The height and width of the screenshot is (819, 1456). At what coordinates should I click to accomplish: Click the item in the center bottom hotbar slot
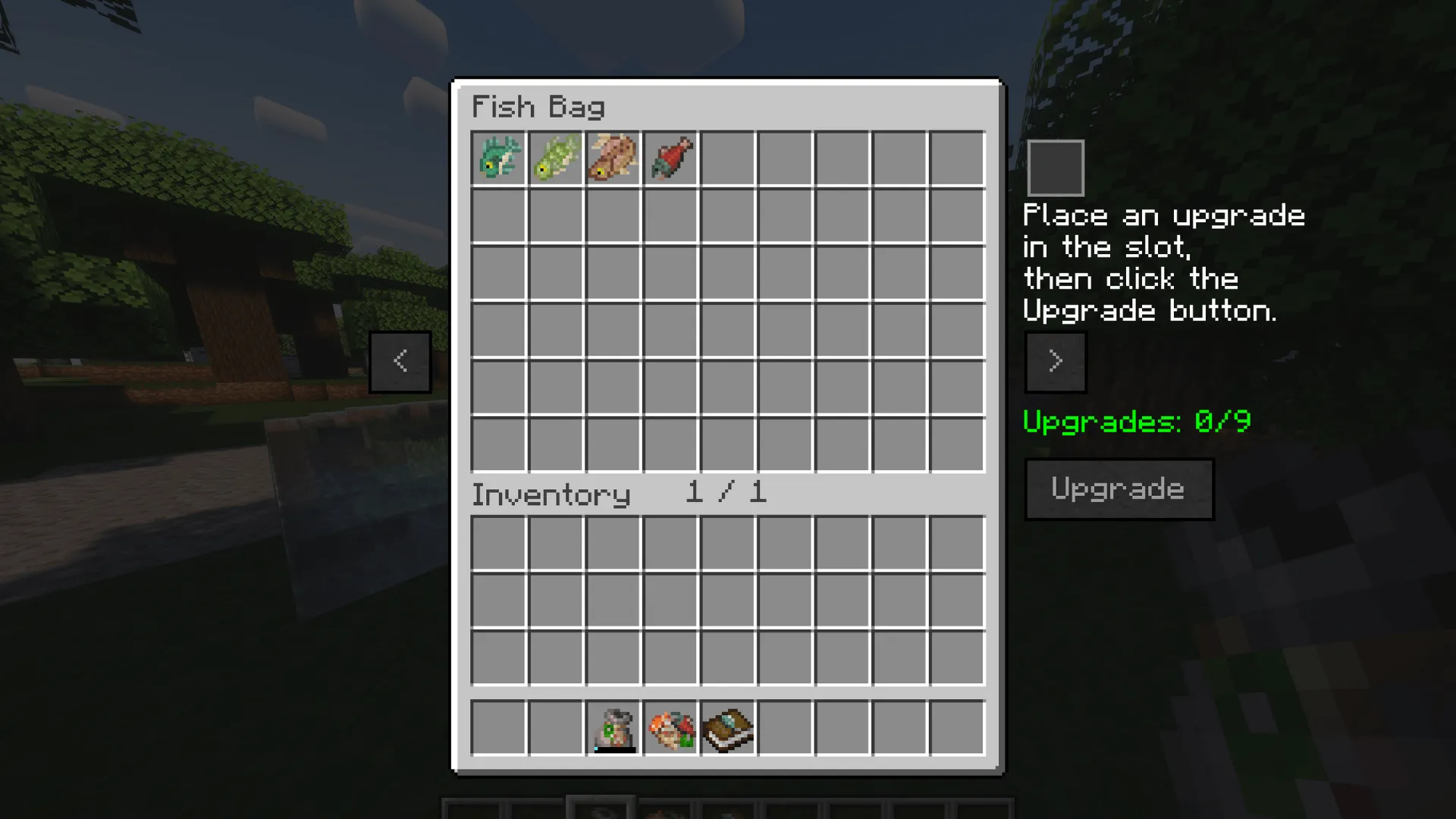[x=728, y=808]
